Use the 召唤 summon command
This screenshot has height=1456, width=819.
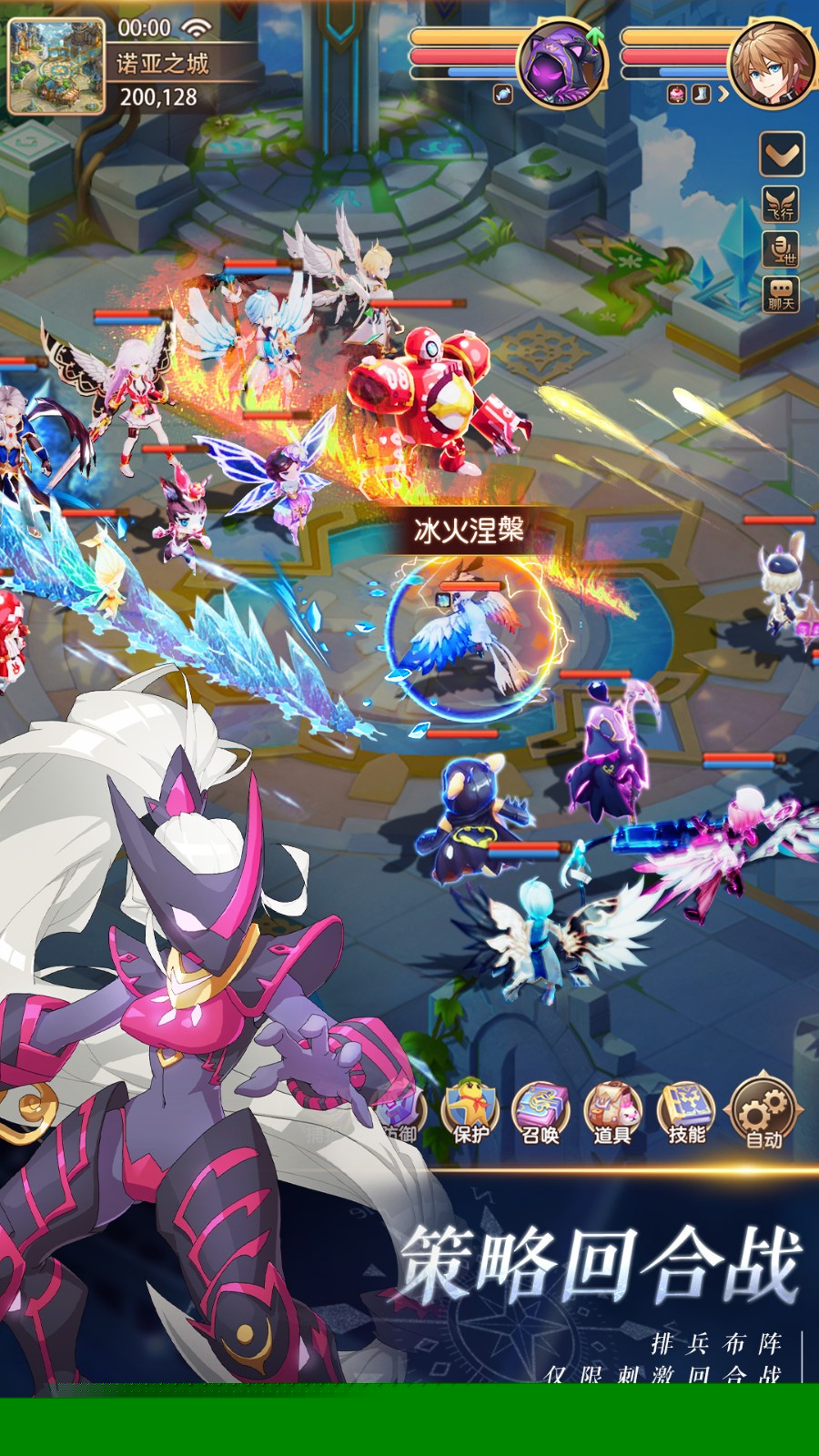[x=541, y=1113]
